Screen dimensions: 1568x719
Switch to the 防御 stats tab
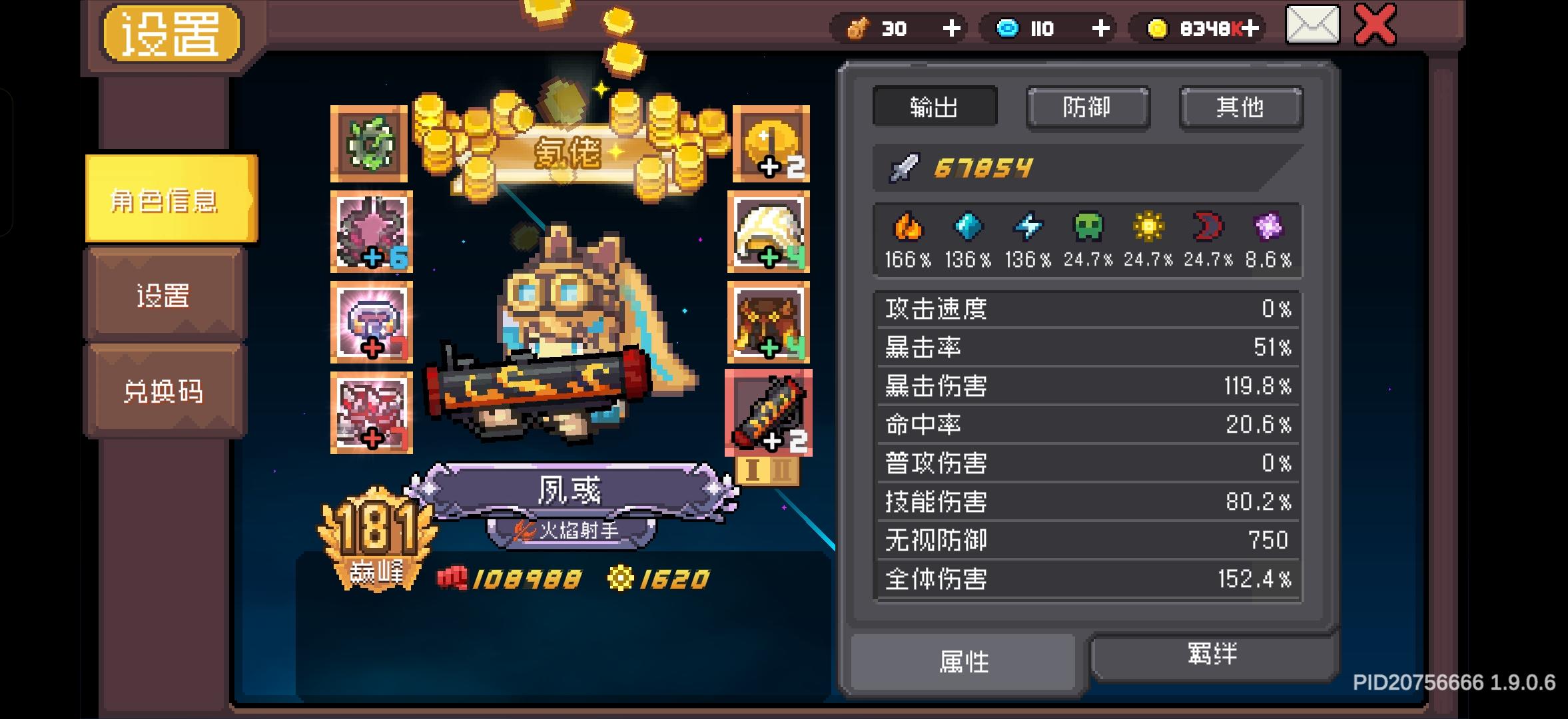click(1088, 107)
